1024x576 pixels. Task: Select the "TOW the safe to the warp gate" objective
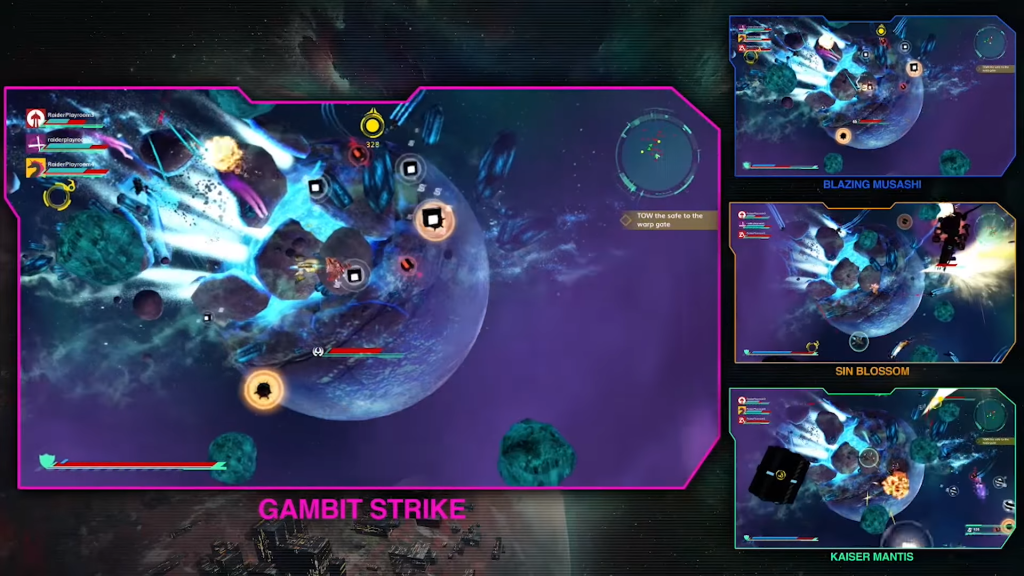click(x=669, y=220)
